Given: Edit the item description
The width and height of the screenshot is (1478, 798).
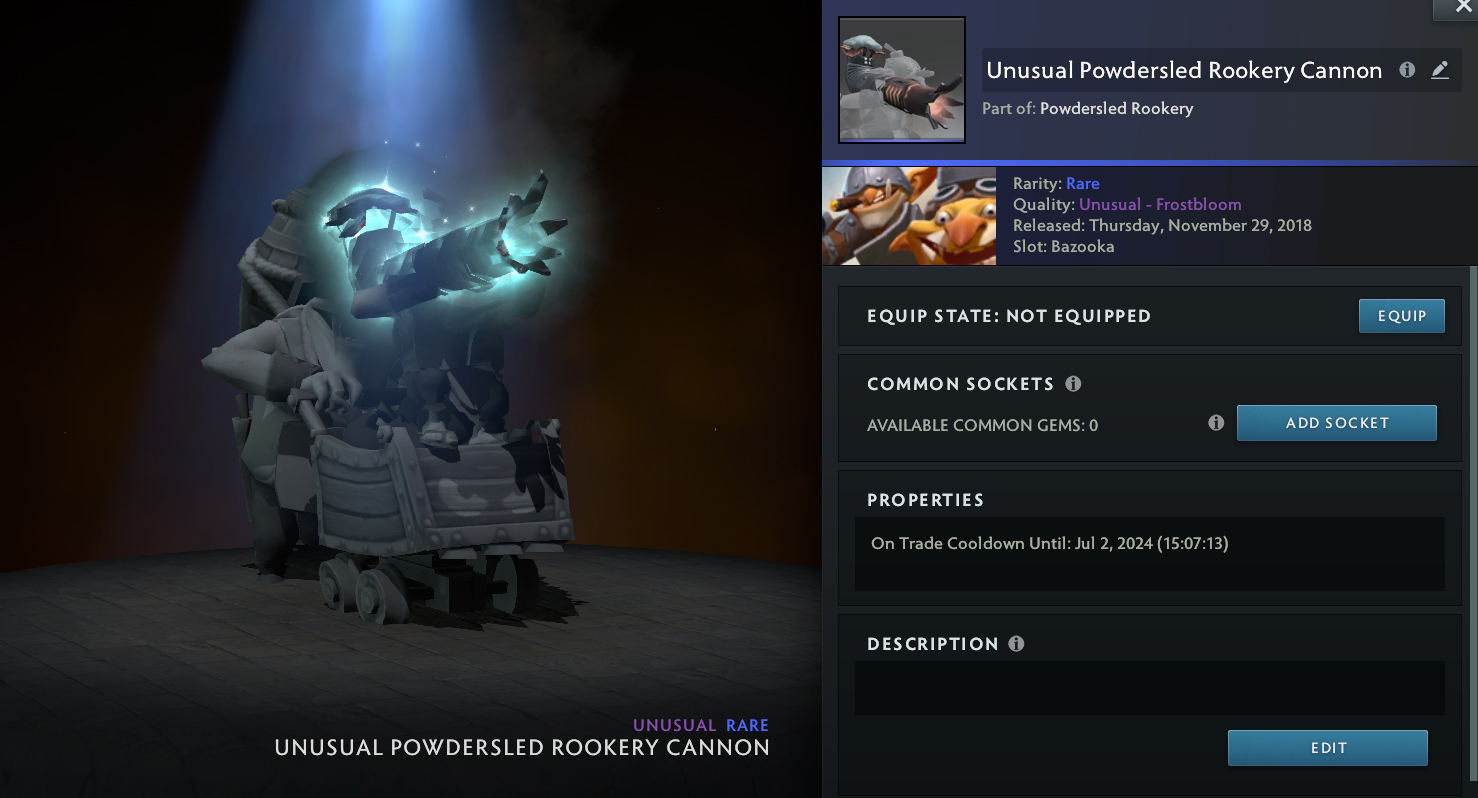Looking at the screenshot, I should click(1327, 748).
